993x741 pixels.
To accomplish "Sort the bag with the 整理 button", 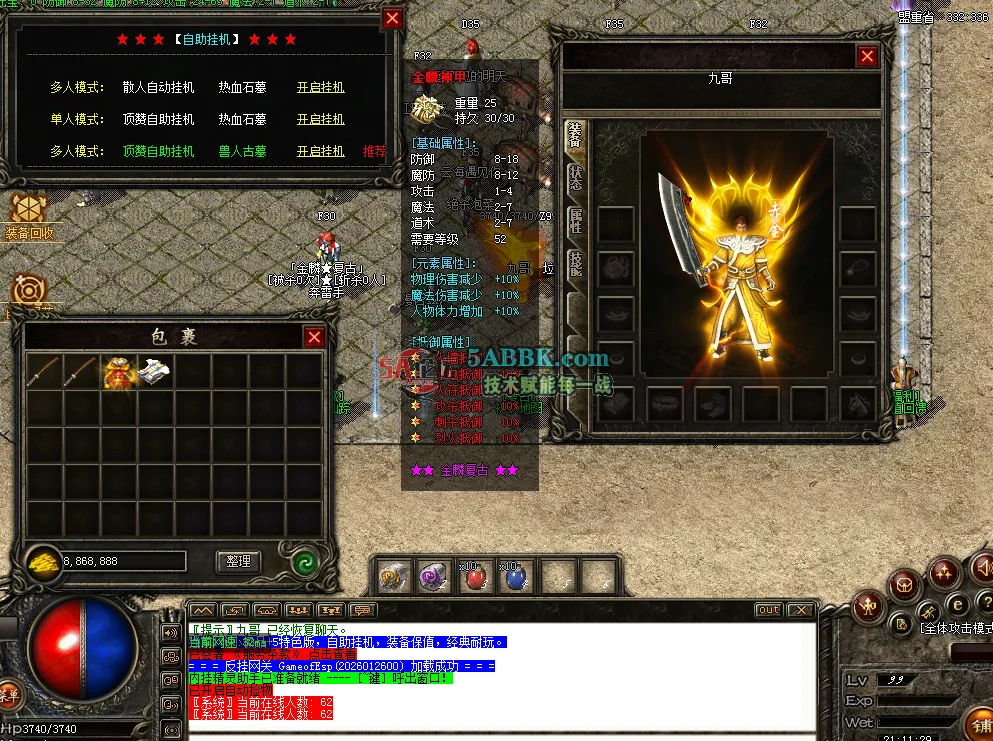I will [238, 562].
